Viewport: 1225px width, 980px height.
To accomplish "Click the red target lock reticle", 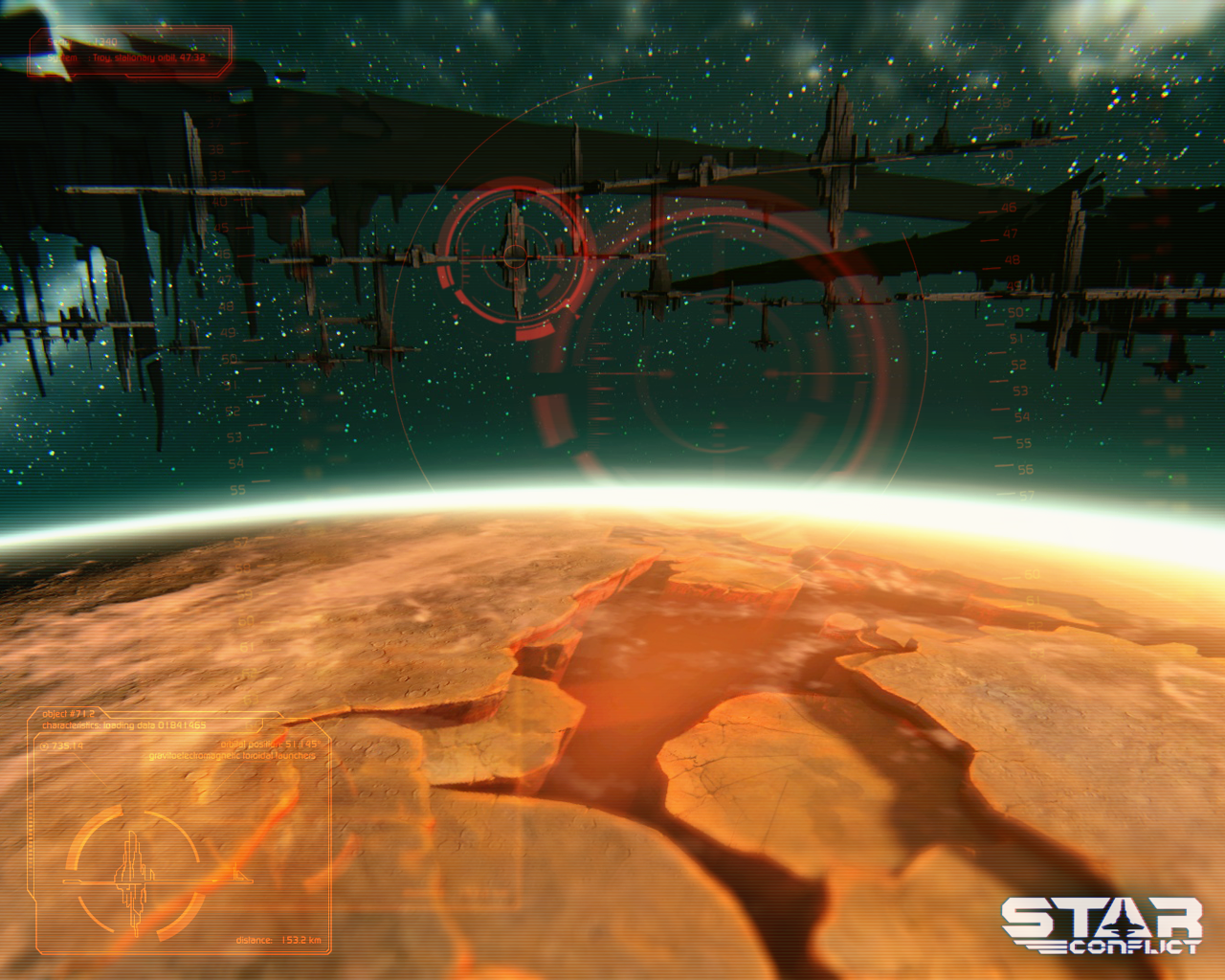I will coord(515,256).
